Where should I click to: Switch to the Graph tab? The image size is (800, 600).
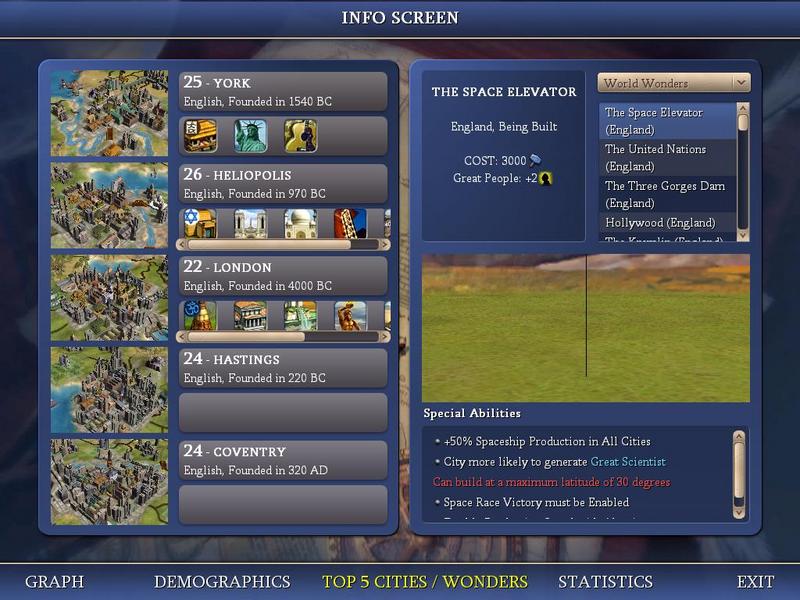coord(54,581)
